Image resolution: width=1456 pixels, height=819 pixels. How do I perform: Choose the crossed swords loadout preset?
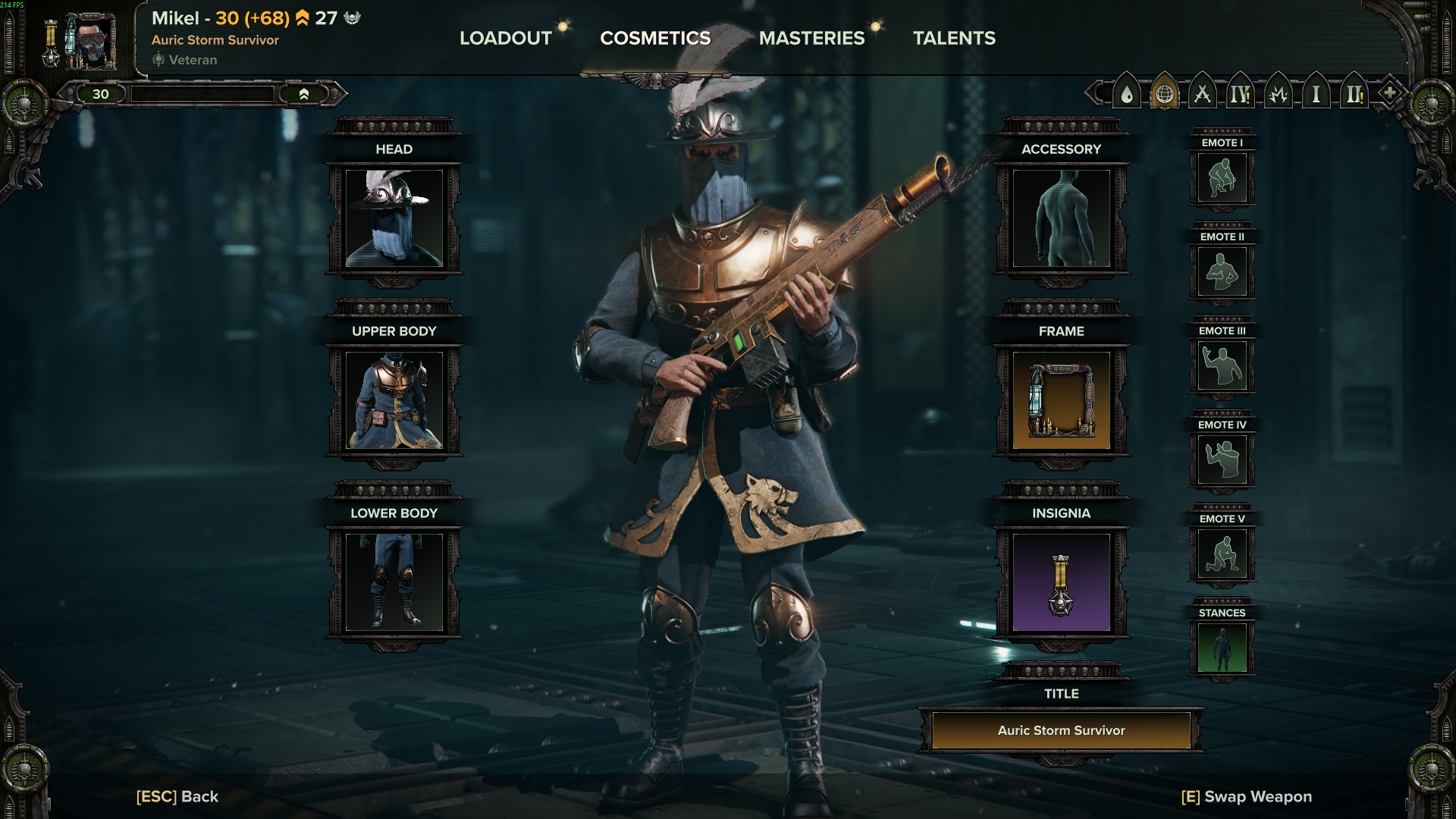click(x=1202, y=95)
